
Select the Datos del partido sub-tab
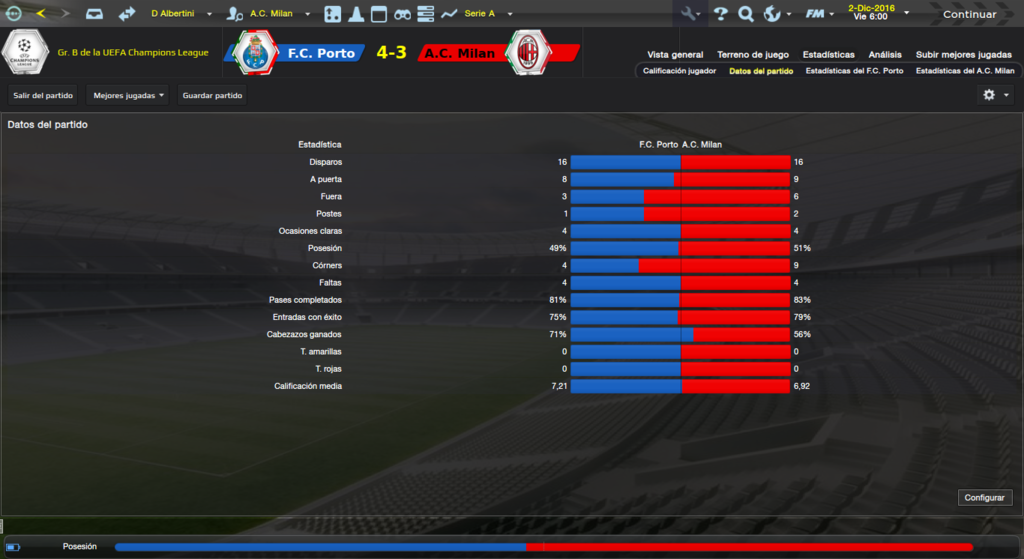(x=761, y=71)
